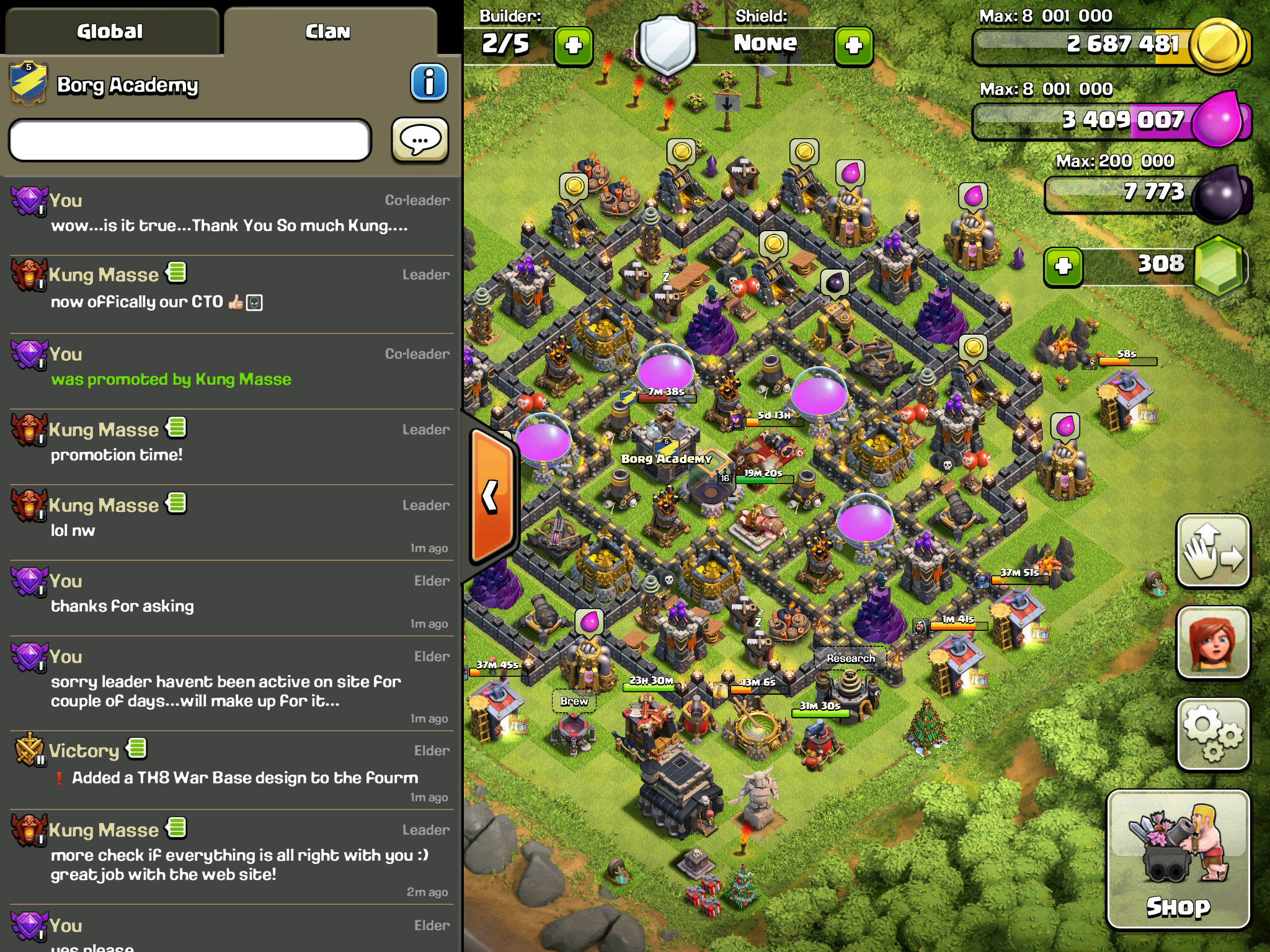This screenshot has width=1270, height=952.
Task: Open Borg Academy clan info
Action: [x=429, y=82]
